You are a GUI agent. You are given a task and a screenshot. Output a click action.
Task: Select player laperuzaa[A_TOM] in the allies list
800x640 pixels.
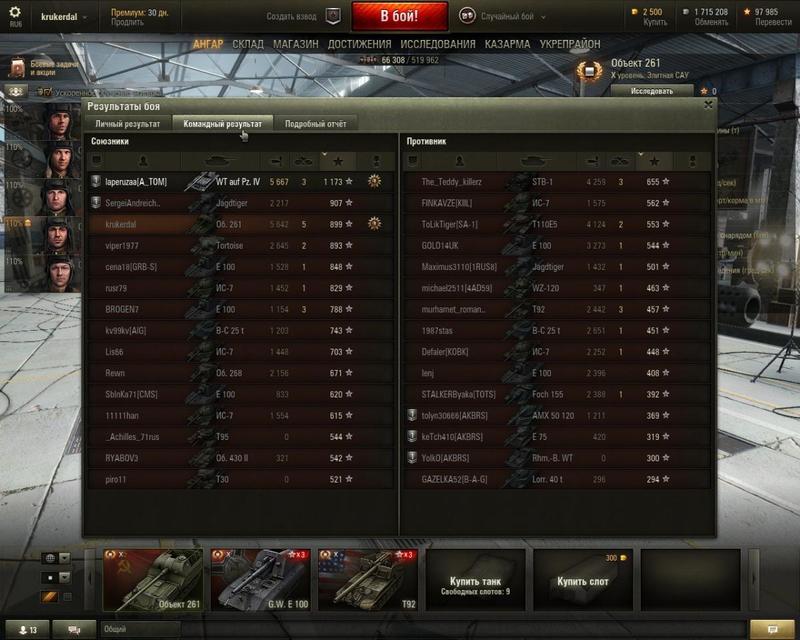(x=137, y=182)
